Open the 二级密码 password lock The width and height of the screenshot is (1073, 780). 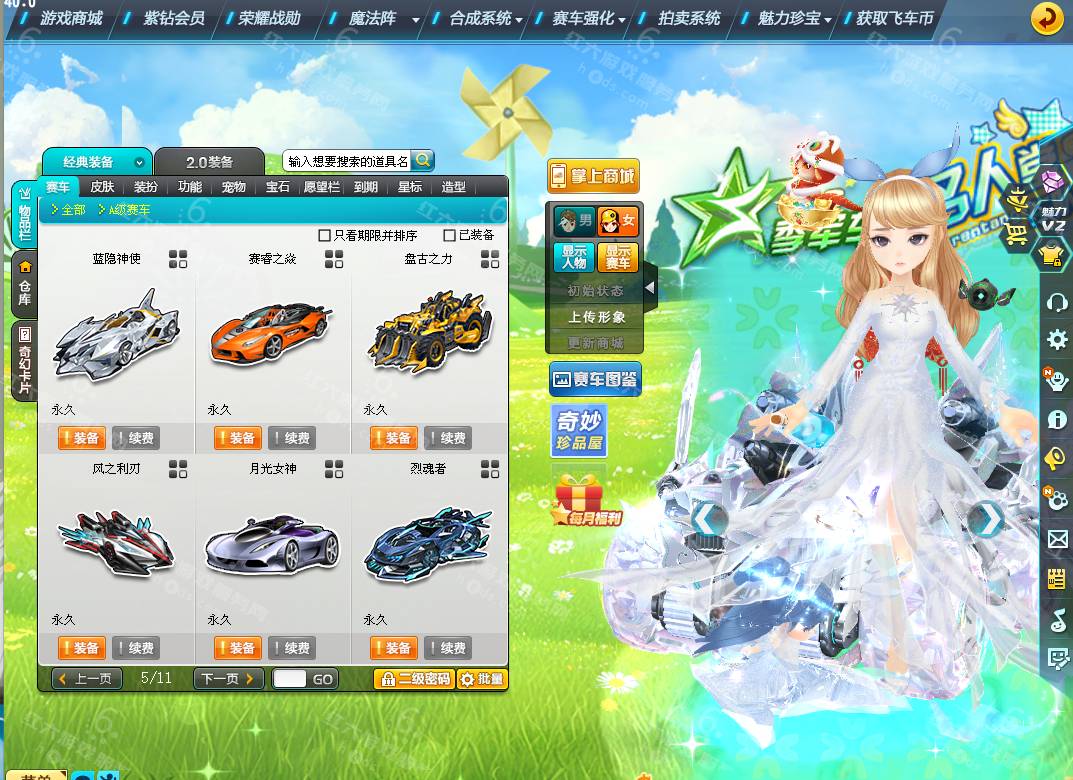pos(414,679)
